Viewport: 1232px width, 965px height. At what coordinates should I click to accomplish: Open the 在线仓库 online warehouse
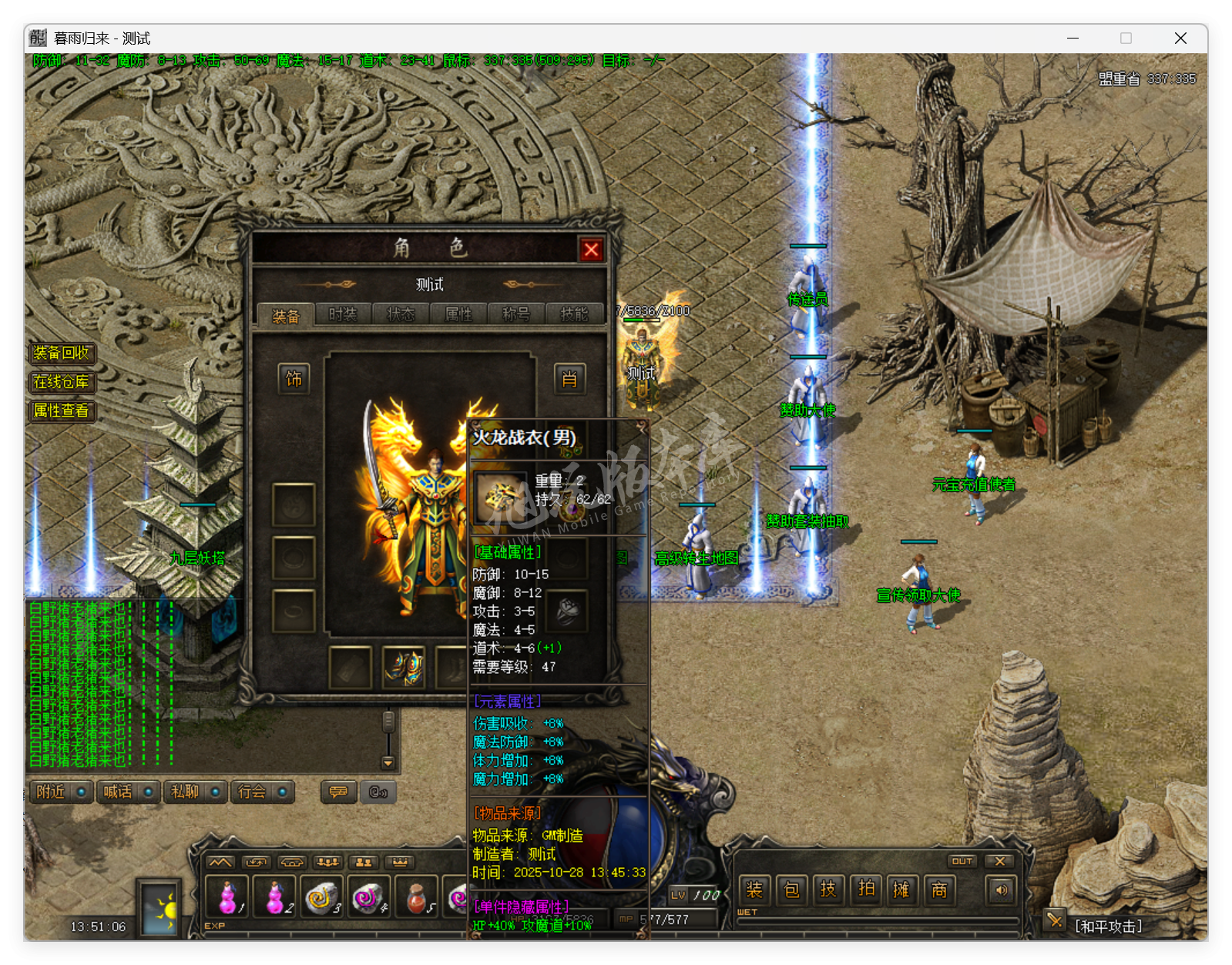coord(62,382)
